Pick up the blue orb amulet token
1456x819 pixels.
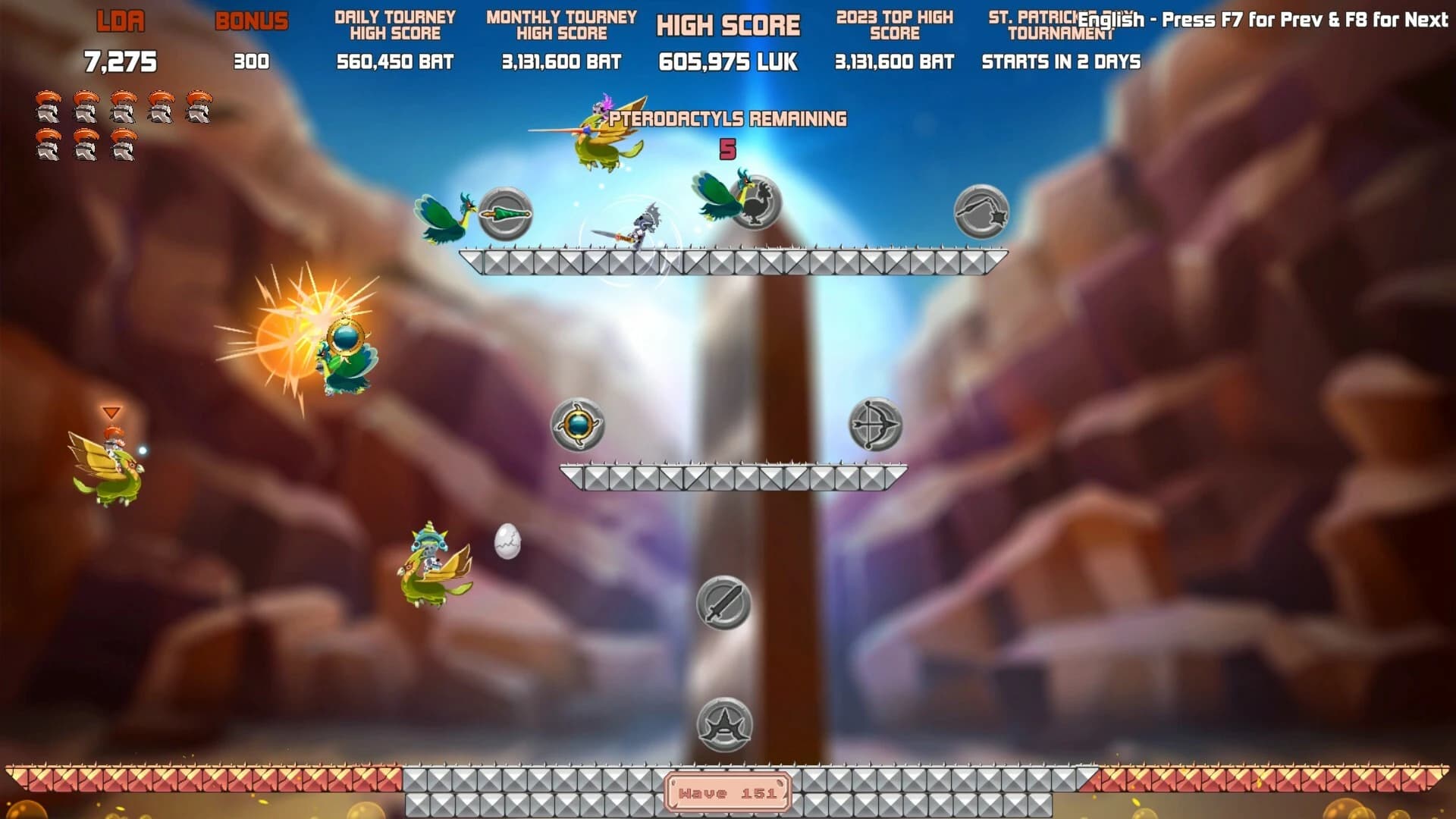point(579,425)
